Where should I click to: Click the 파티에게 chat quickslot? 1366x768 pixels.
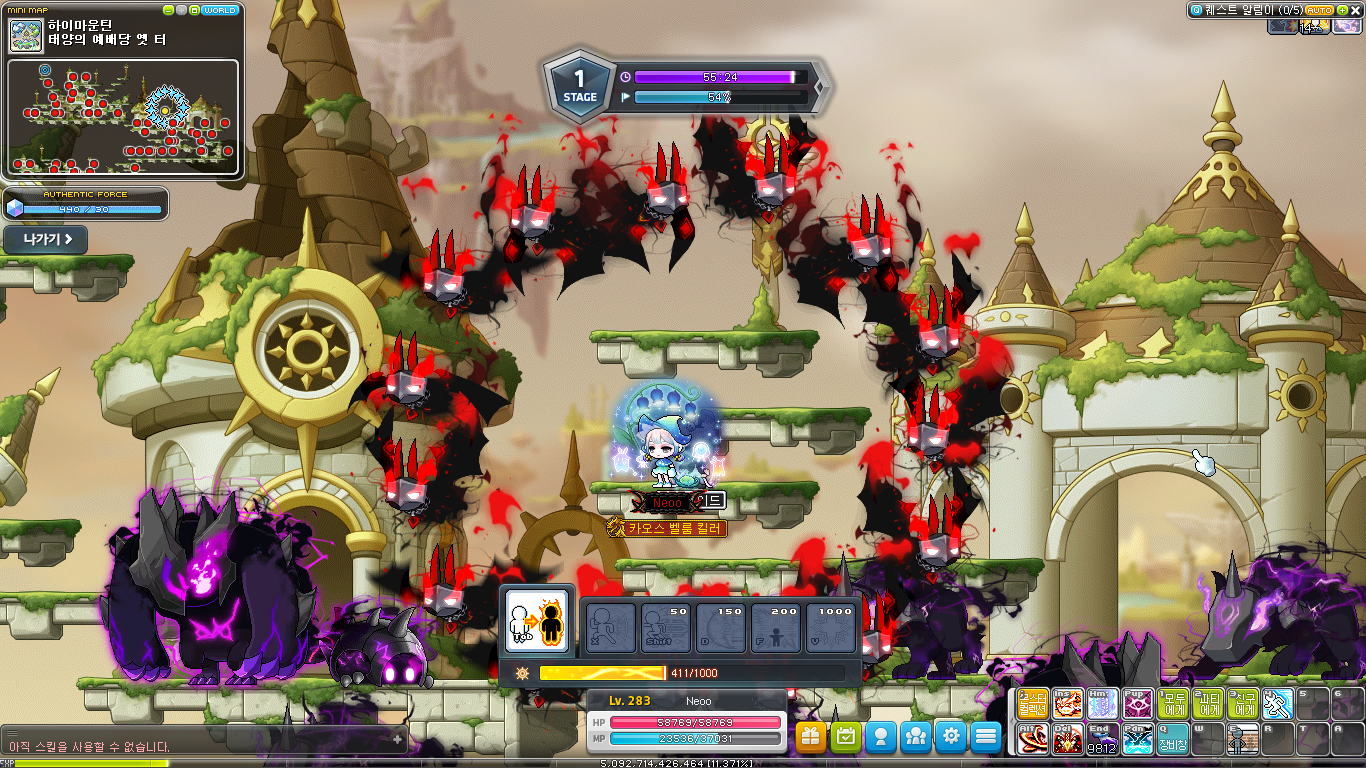coord(1208,704)
